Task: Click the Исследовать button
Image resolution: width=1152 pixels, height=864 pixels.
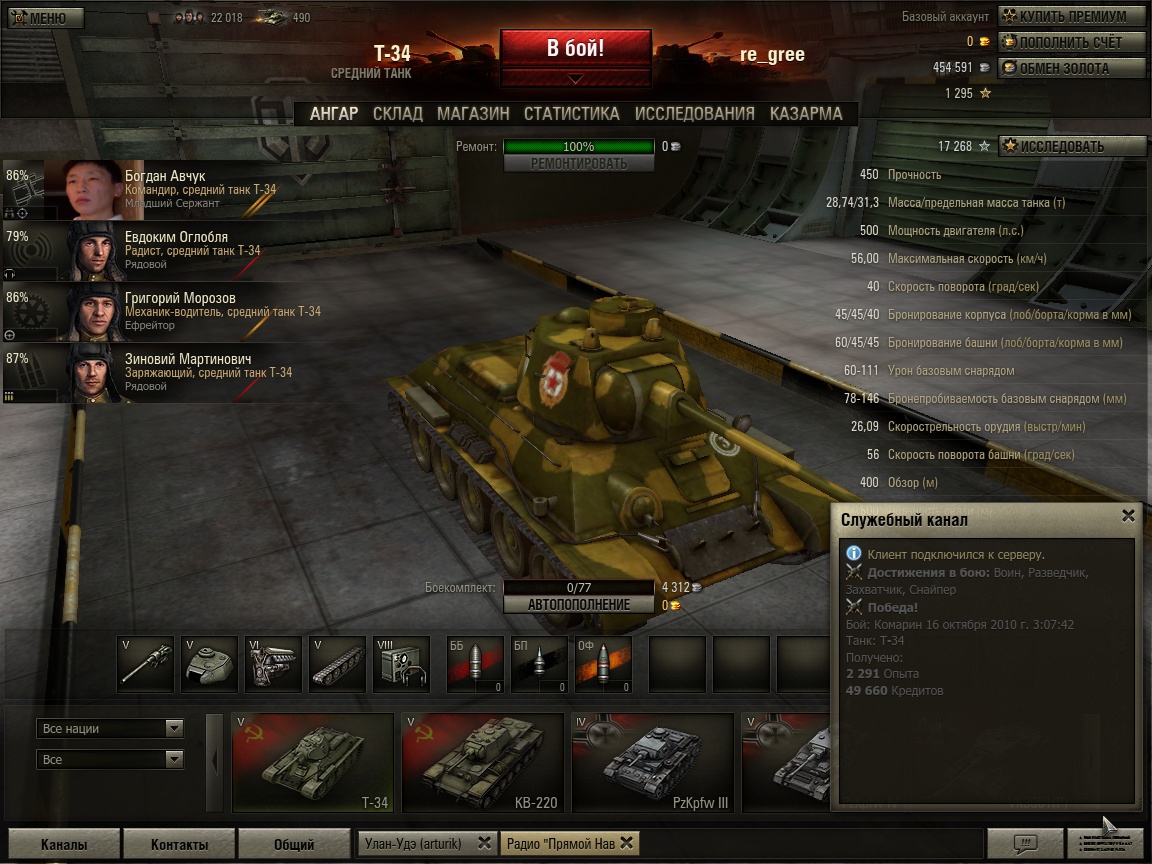Action: pyautogui.click(x=1072, y=146)
